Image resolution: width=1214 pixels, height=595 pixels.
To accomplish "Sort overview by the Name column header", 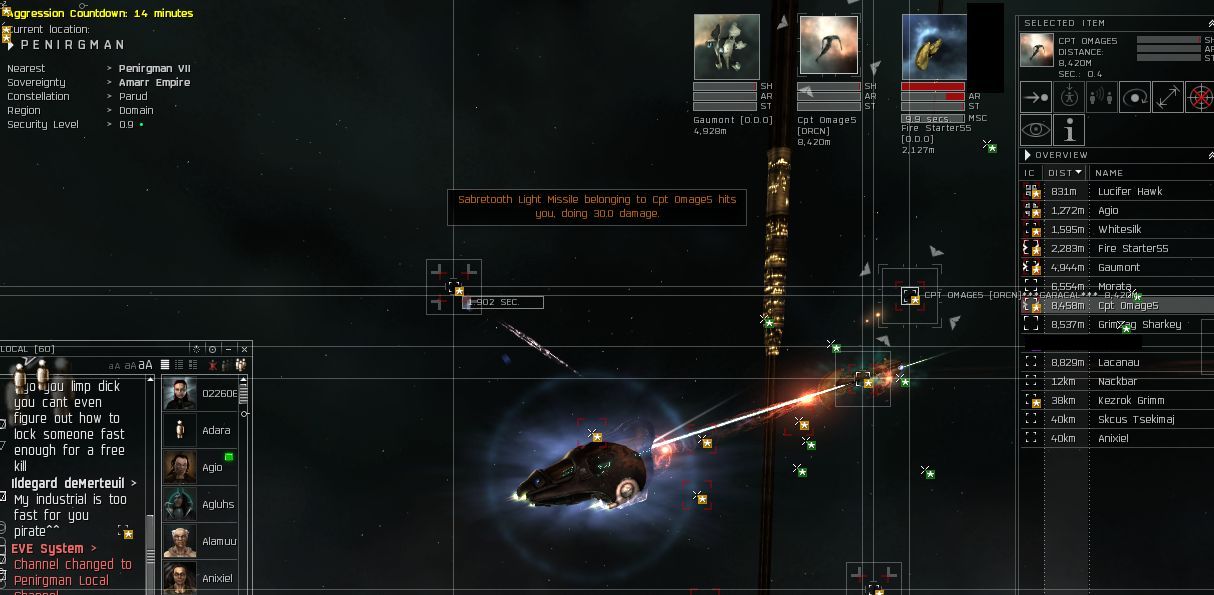I will pyautogui.click(x=1109, y=173).
